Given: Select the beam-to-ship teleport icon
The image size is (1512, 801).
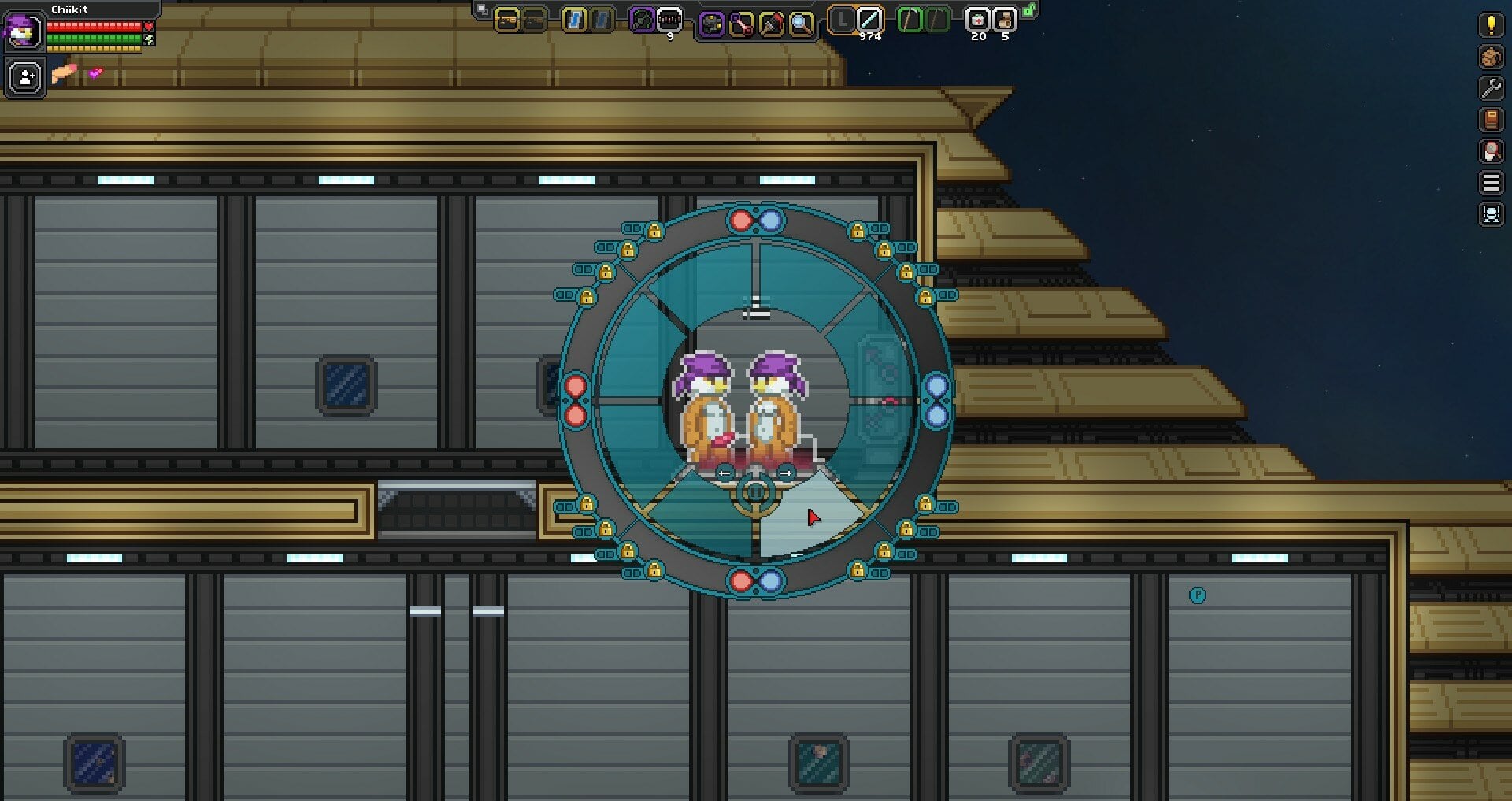Looking at the screenshot, I should (x=1490, y=213).
